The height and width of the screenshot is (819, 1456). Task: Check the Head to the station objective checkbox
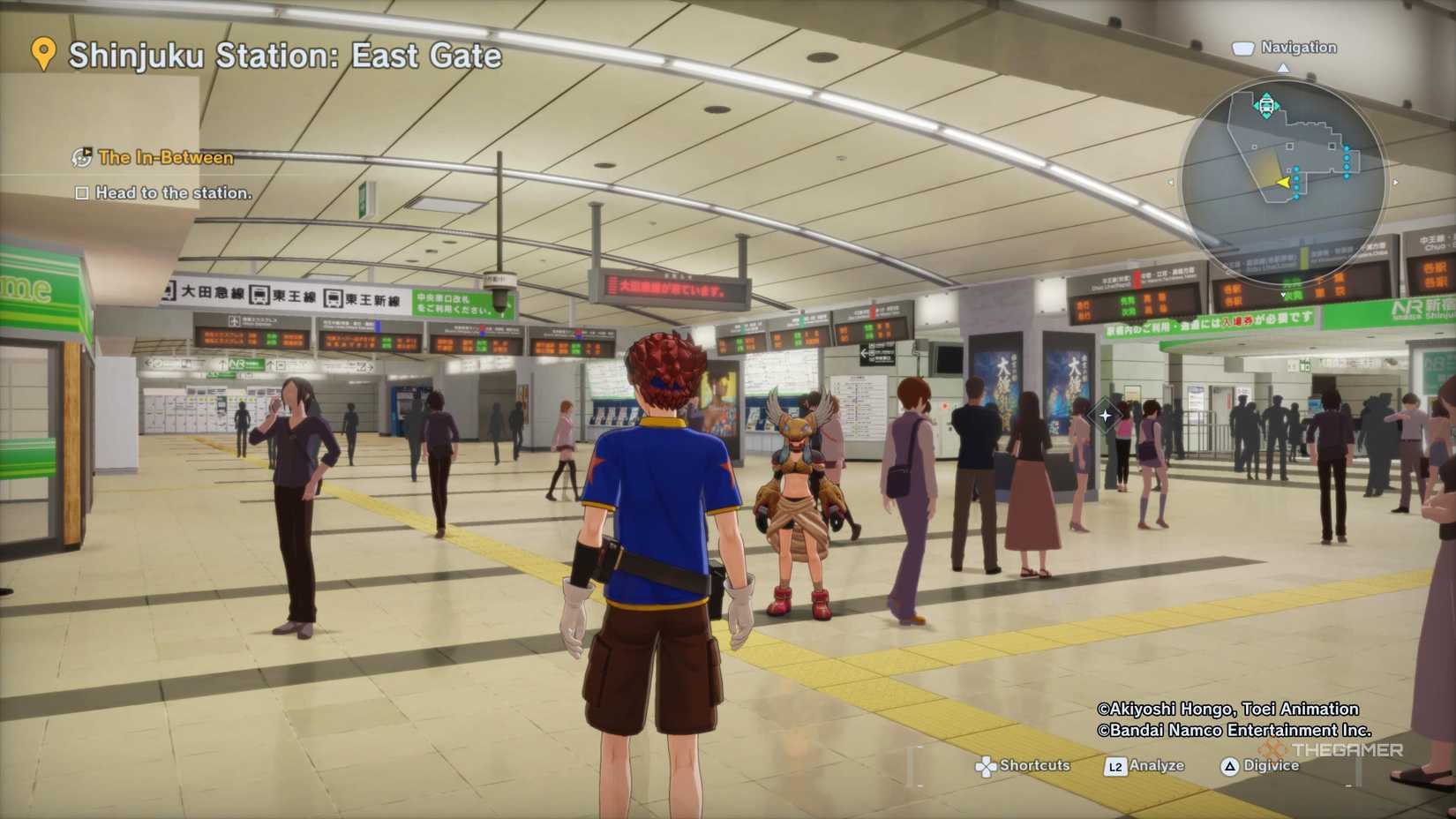[82, 193]
